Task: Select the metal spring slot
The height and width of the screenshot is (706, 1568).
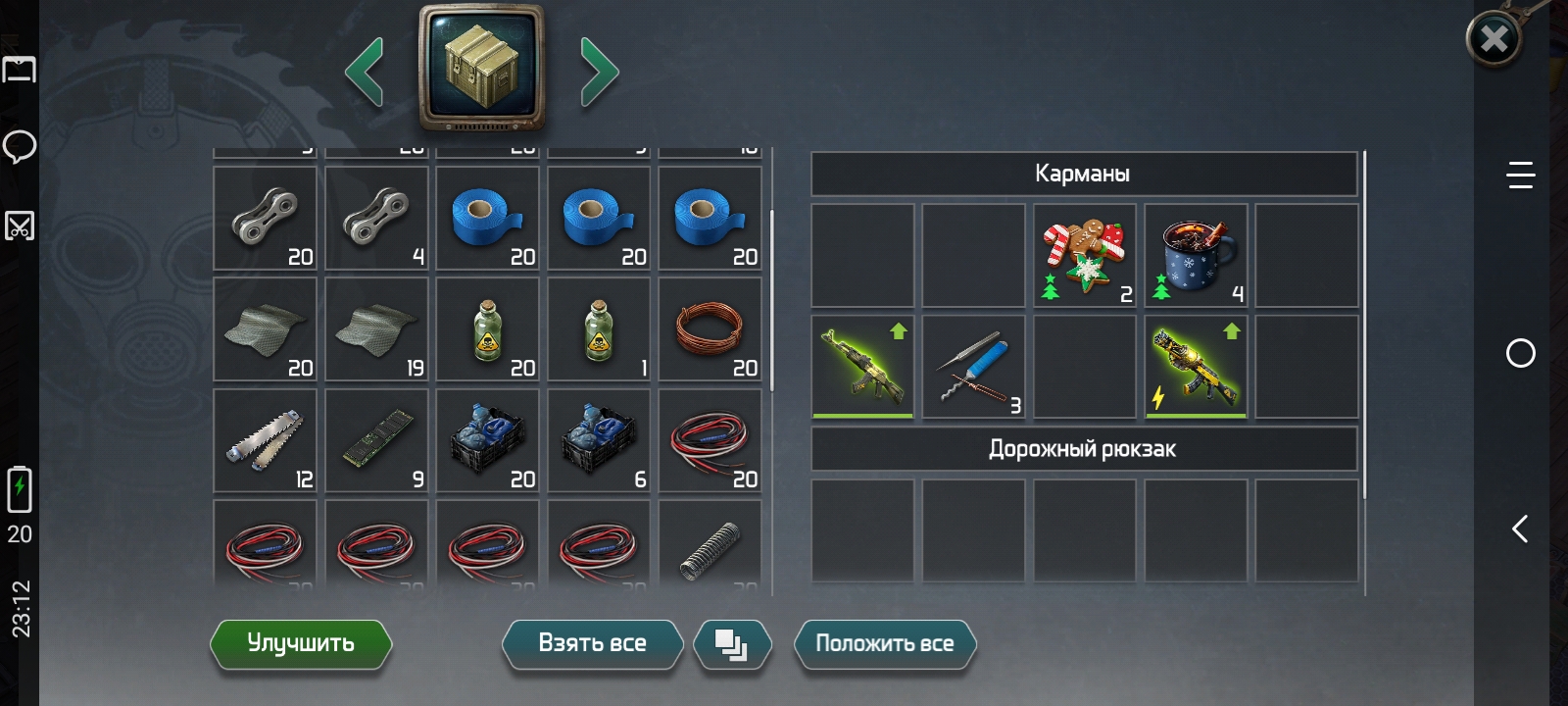Action: coord(710,545)
